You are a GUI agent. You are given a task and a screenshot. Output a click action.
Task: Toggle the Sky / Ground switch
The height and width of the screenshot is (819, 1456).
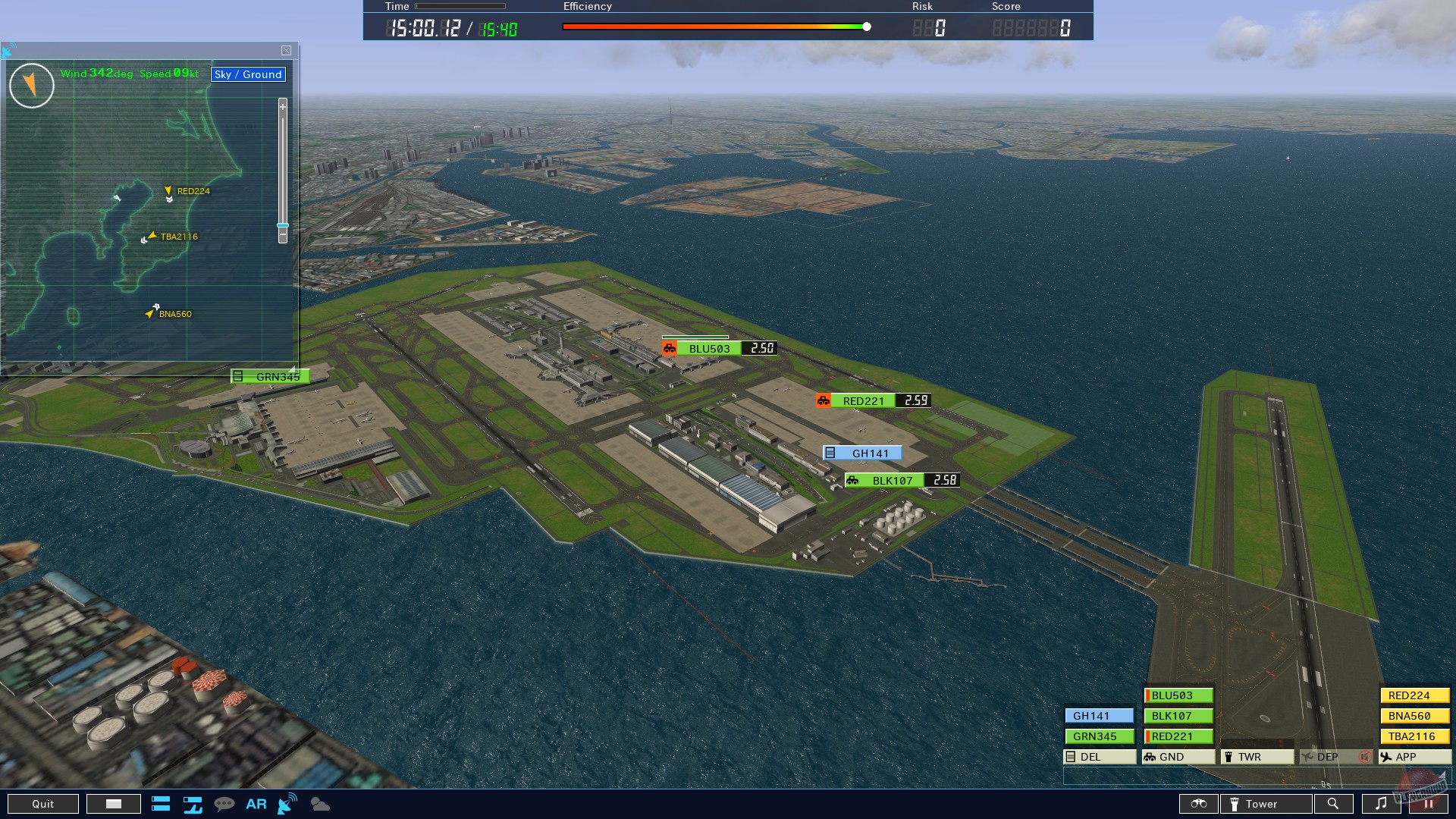[x=248, y=74]
